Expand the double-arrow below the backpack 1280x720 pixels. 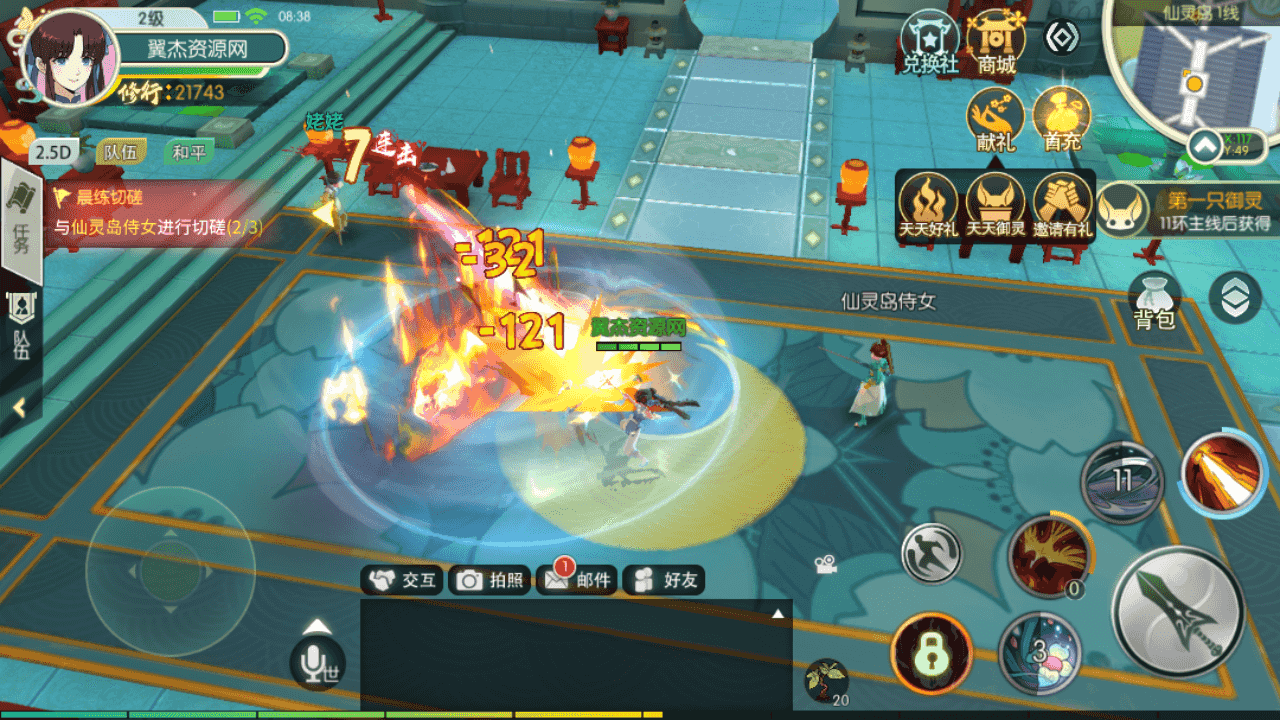[1235, 296]
